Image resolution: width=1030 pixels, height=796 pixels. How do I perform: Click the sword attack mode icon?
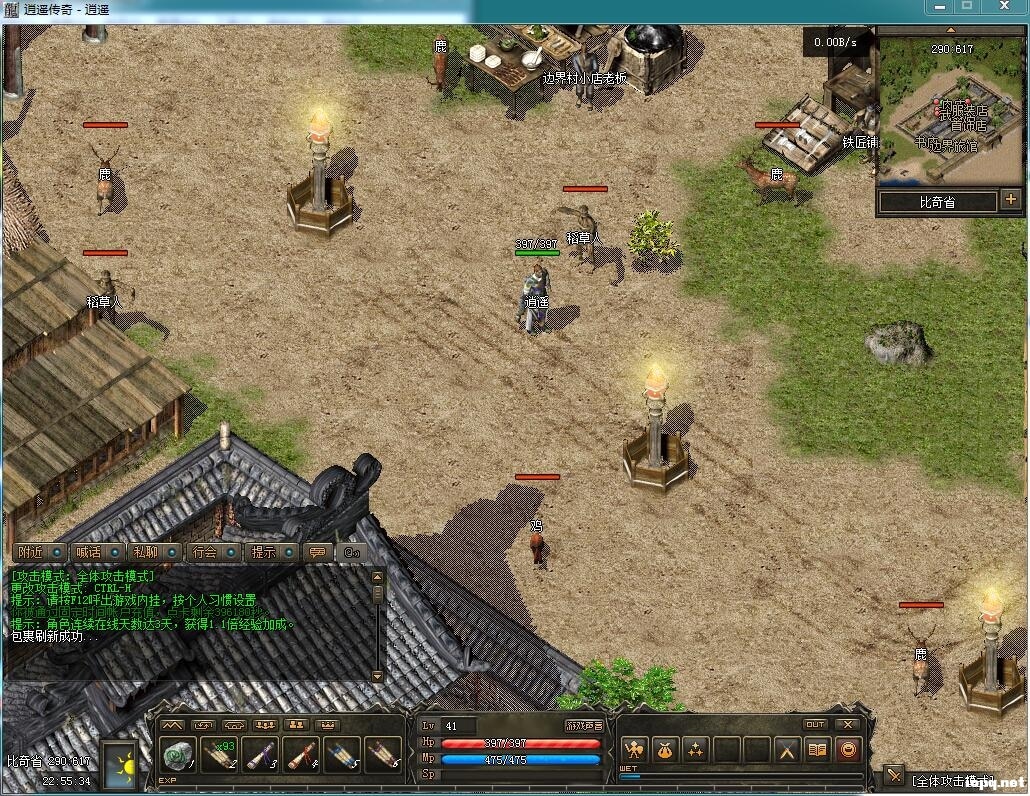[x=893, y=776]
